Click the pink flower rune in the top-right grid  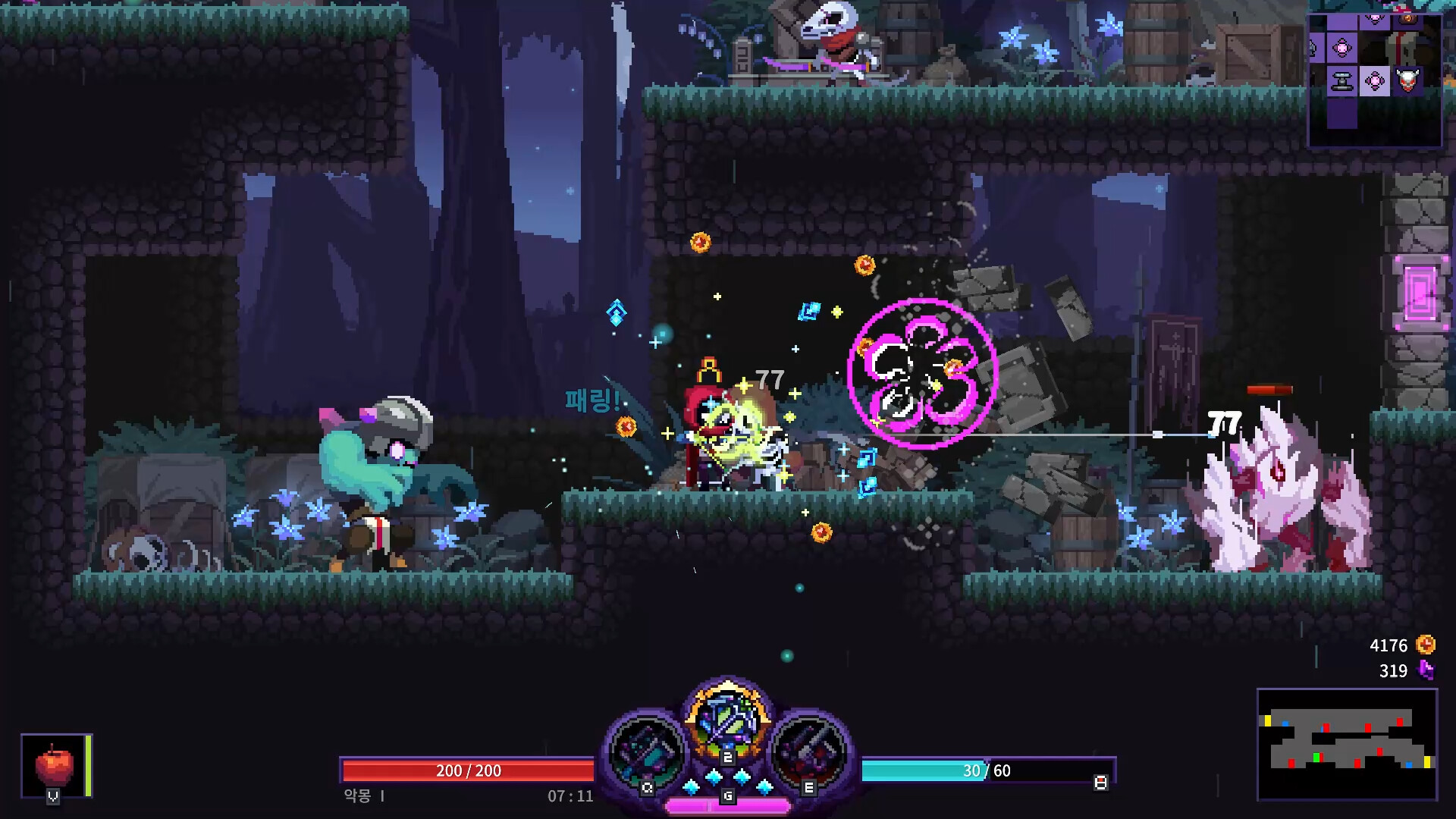[x=1374, y=19]
